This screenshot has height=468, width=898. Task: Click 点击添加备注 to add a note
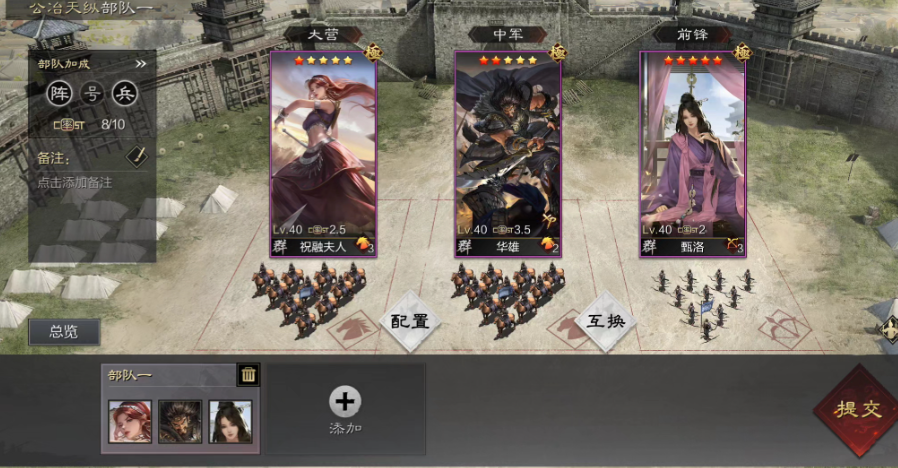pos(75,183)
